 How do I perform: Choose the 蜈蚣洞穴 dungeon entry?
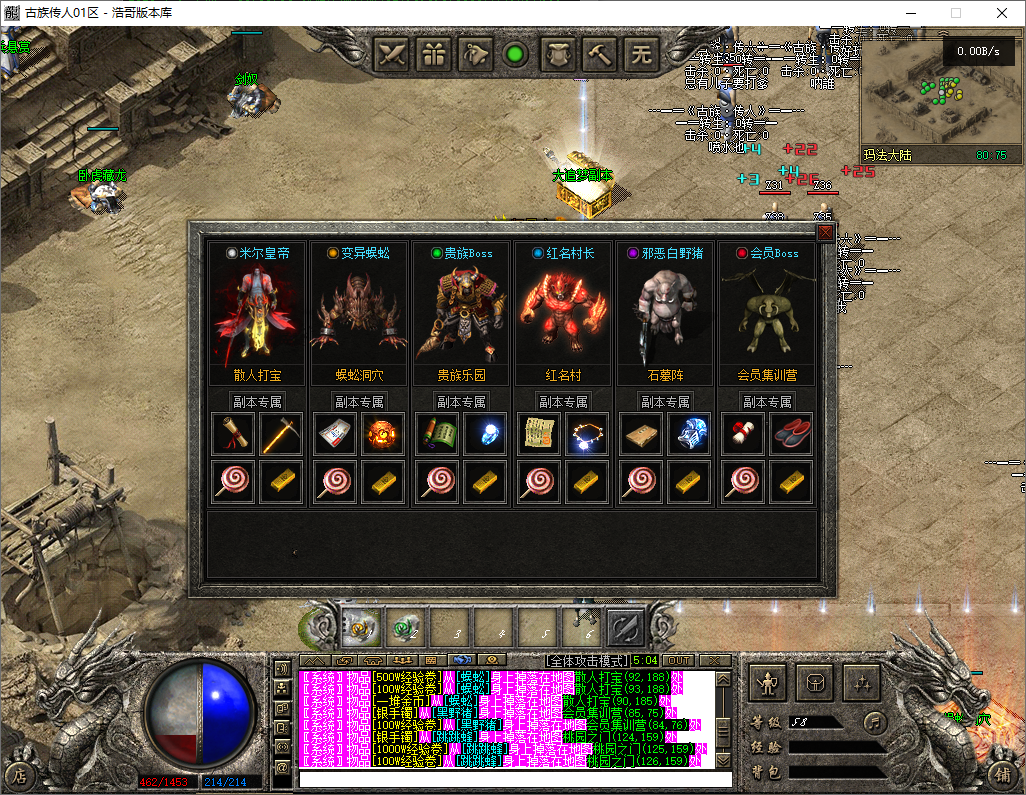point(360,375)
